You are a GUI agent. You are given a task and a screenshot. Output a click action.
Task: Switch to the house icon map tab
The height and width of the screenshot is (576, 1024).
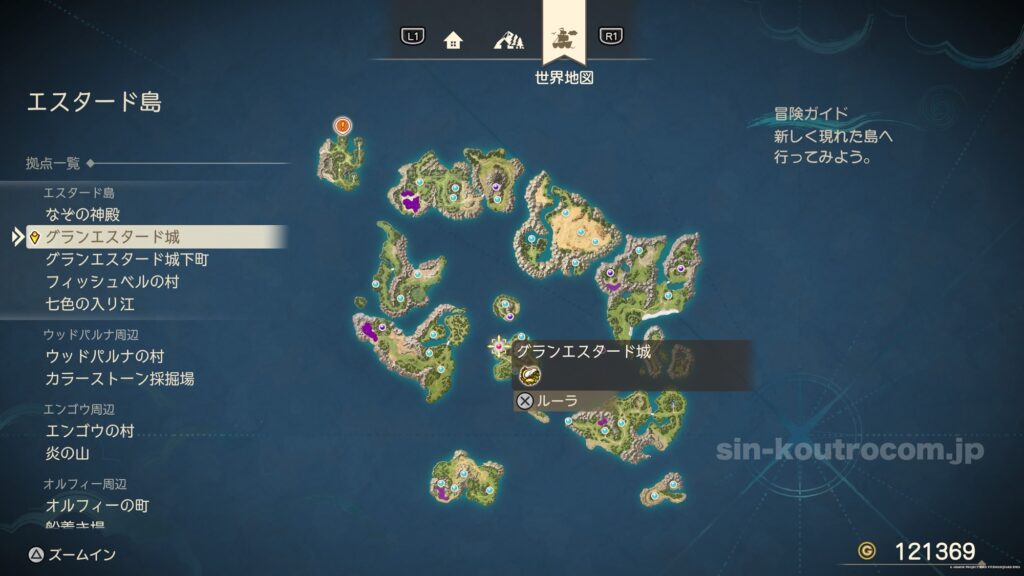point(453,41)
